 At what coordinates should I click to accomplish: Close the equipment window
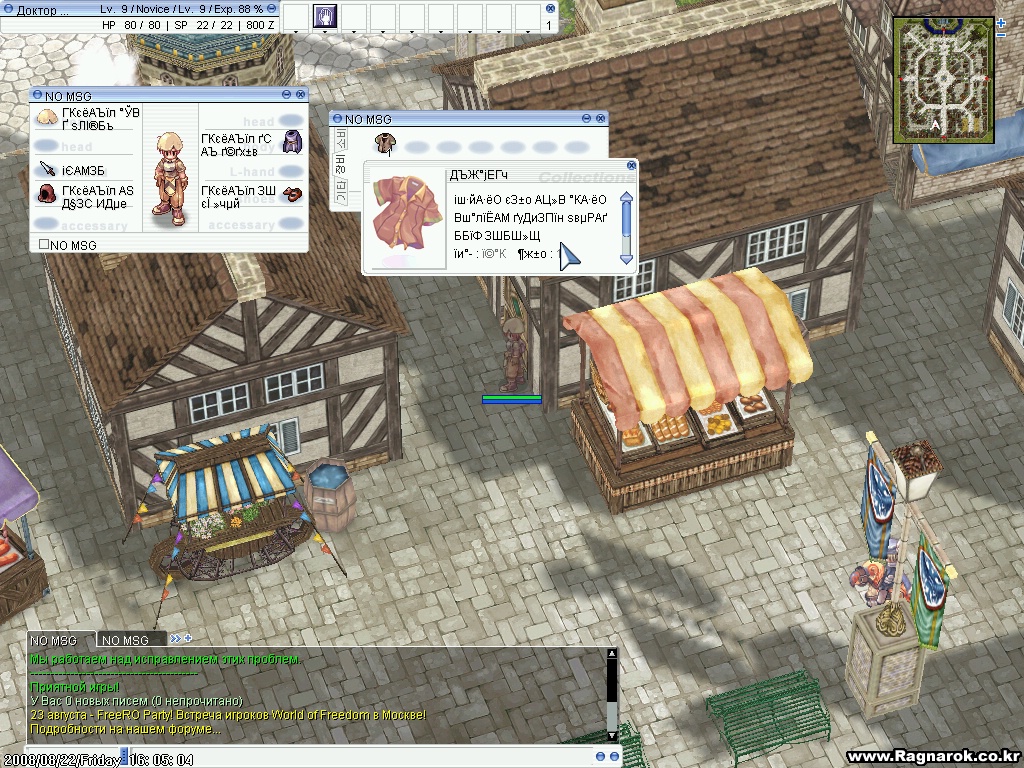300,95
